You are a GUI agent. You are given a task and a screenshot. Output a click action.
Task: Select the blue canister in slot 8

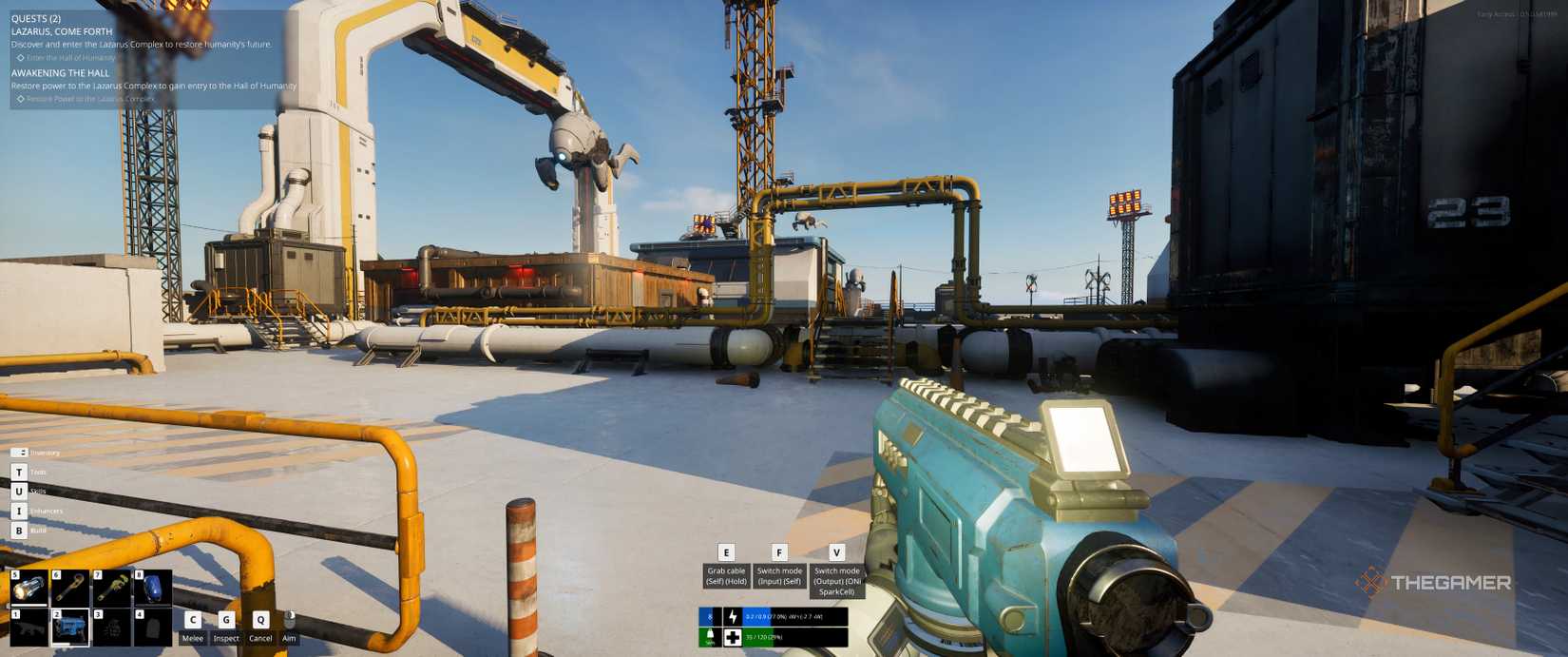pos(154,589)
